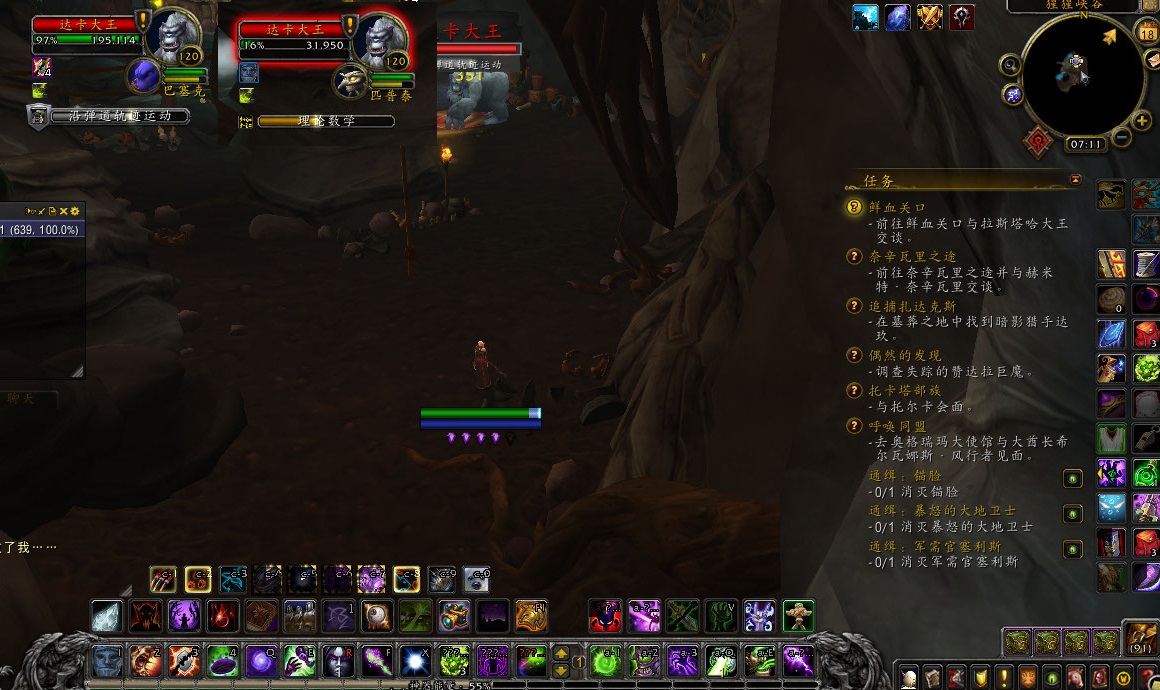Click the red Horde banner buff icon
This screenshot has width=1160, height=690.
[x=962, y=18]
